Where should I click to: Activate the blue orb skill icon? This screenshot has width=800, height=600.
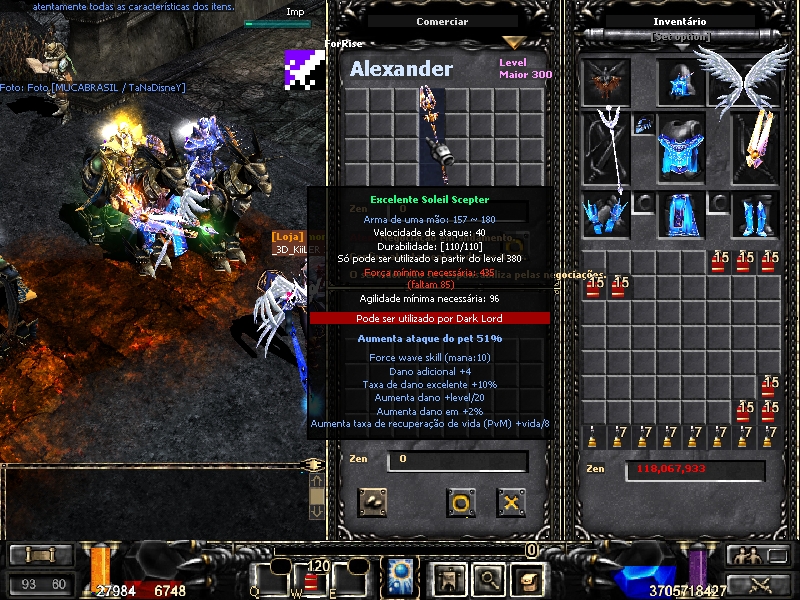click(x=402, y=575)
